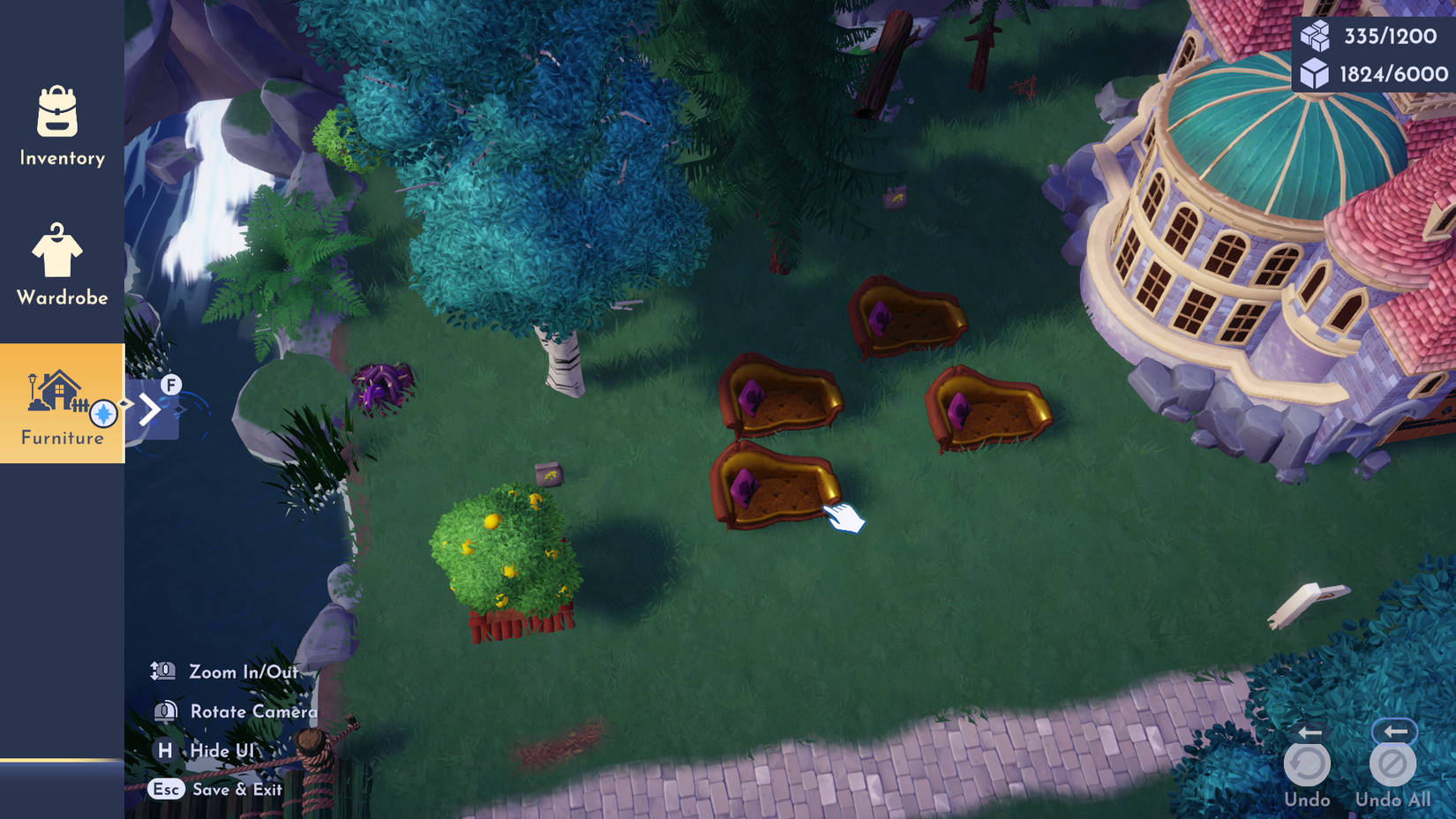Viewport: 1456px width, 819px height.
Task: Click the stacked cubes icon showing 335/1200
Action: pos(1316,34)
